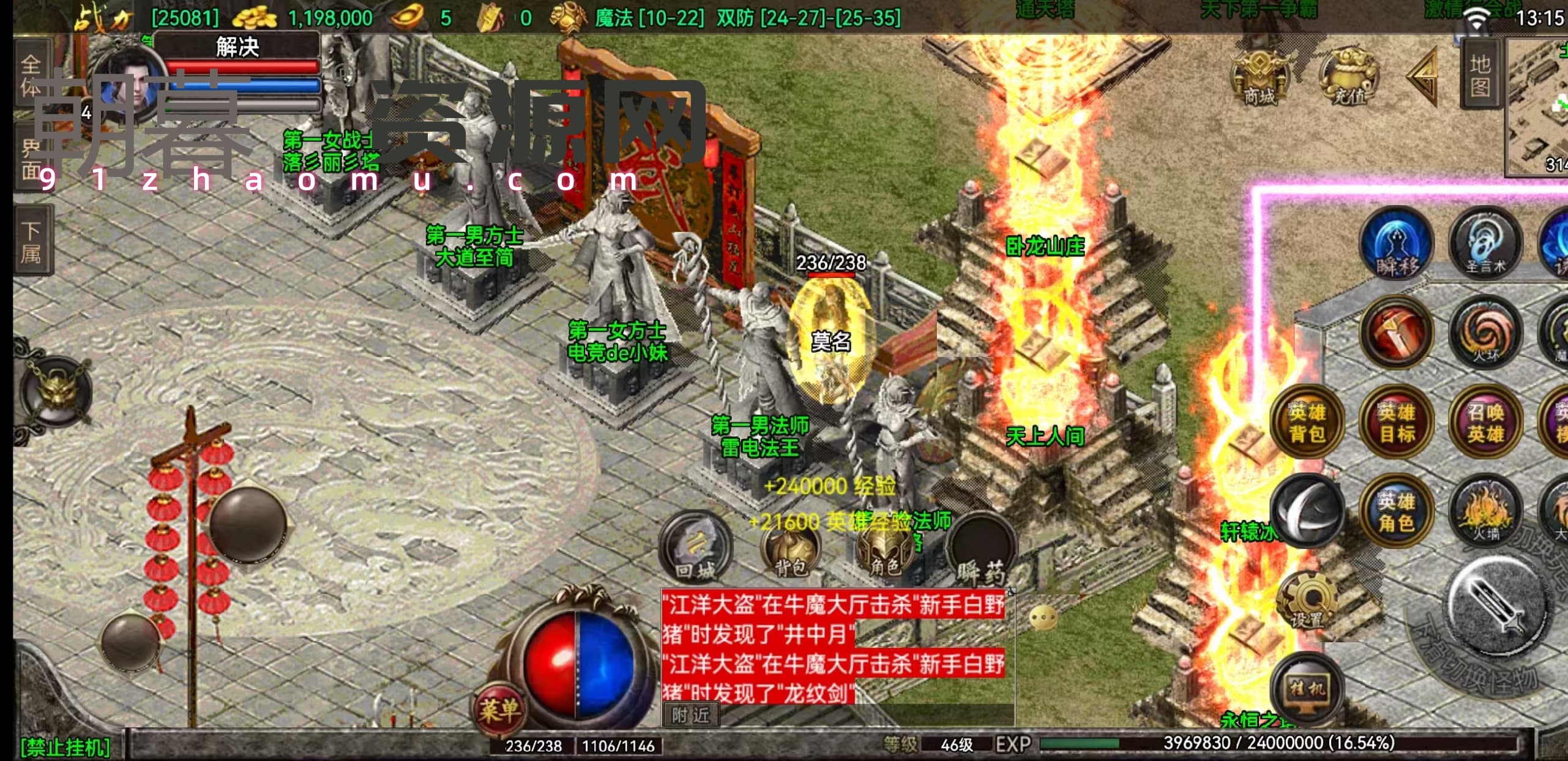Cast the 圣言术 skill
1568x761 pixels.
(x=1486, y=245)
